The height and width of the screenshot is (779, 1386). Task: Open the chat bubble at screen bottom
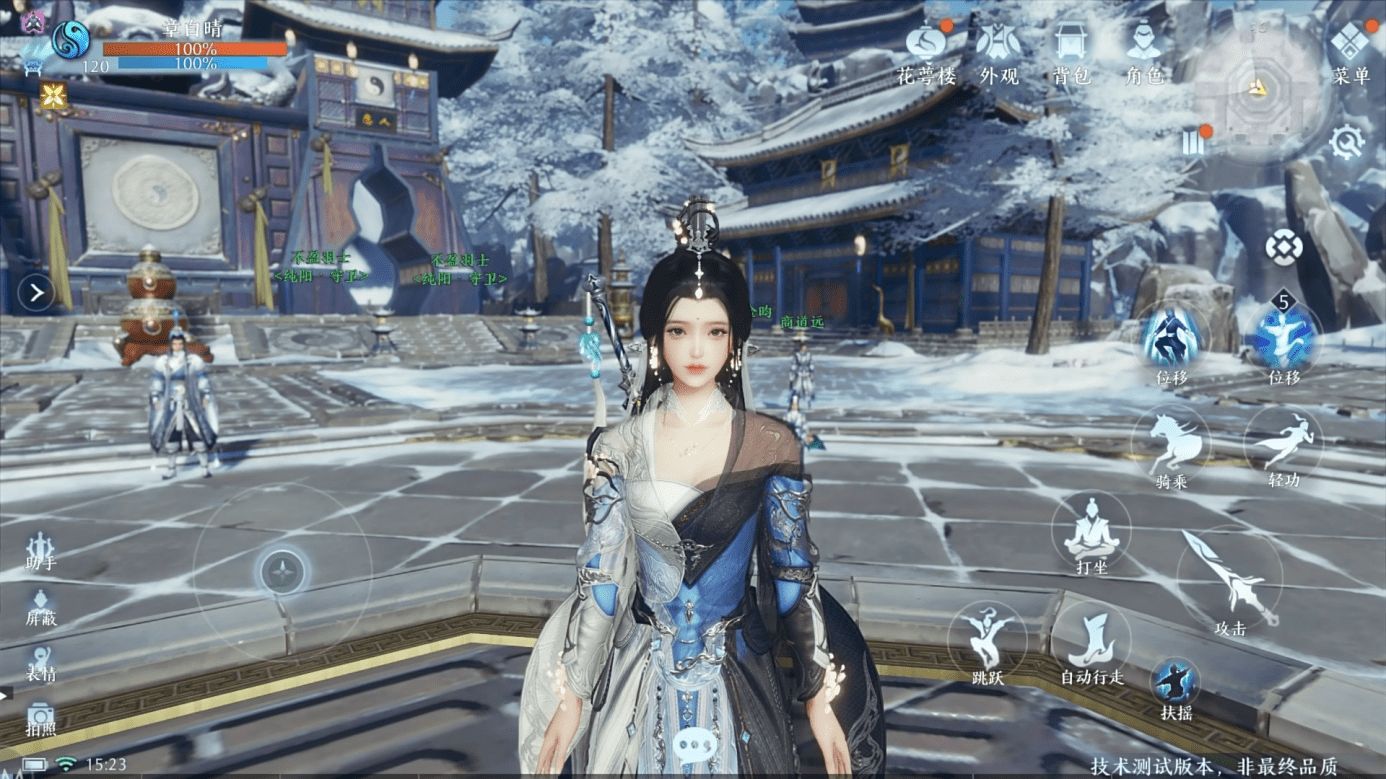point(692,743)
